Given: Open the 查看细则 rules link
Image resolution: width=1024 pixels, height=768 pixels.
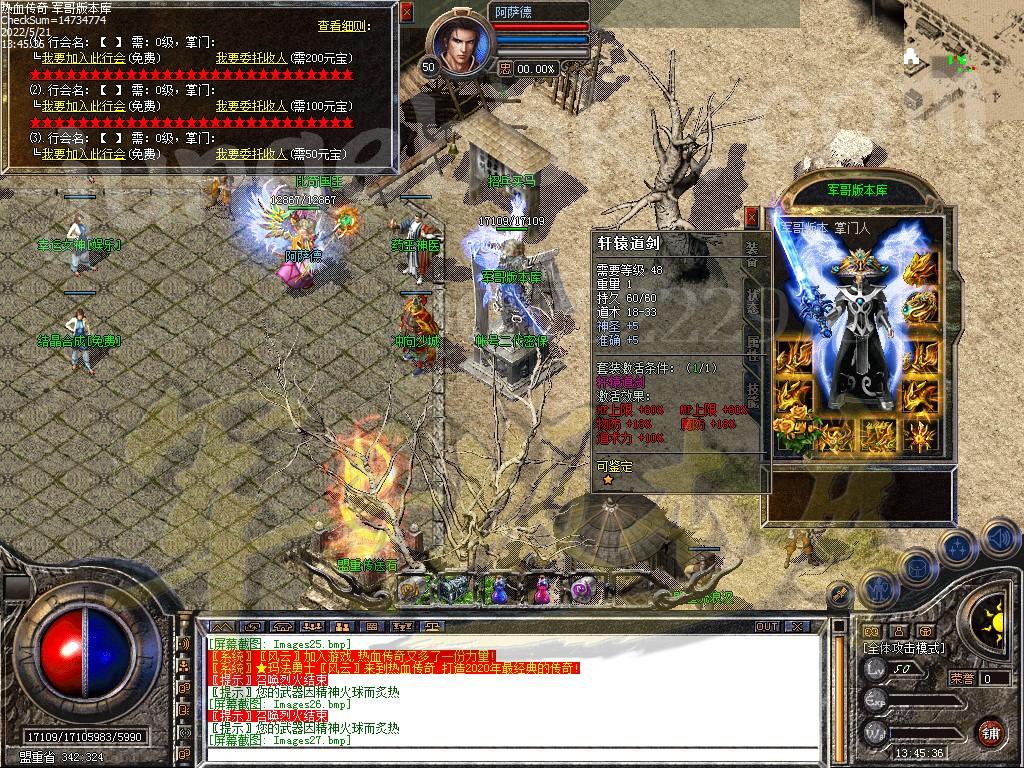Looking at the screenshot, I should (343, 26).
